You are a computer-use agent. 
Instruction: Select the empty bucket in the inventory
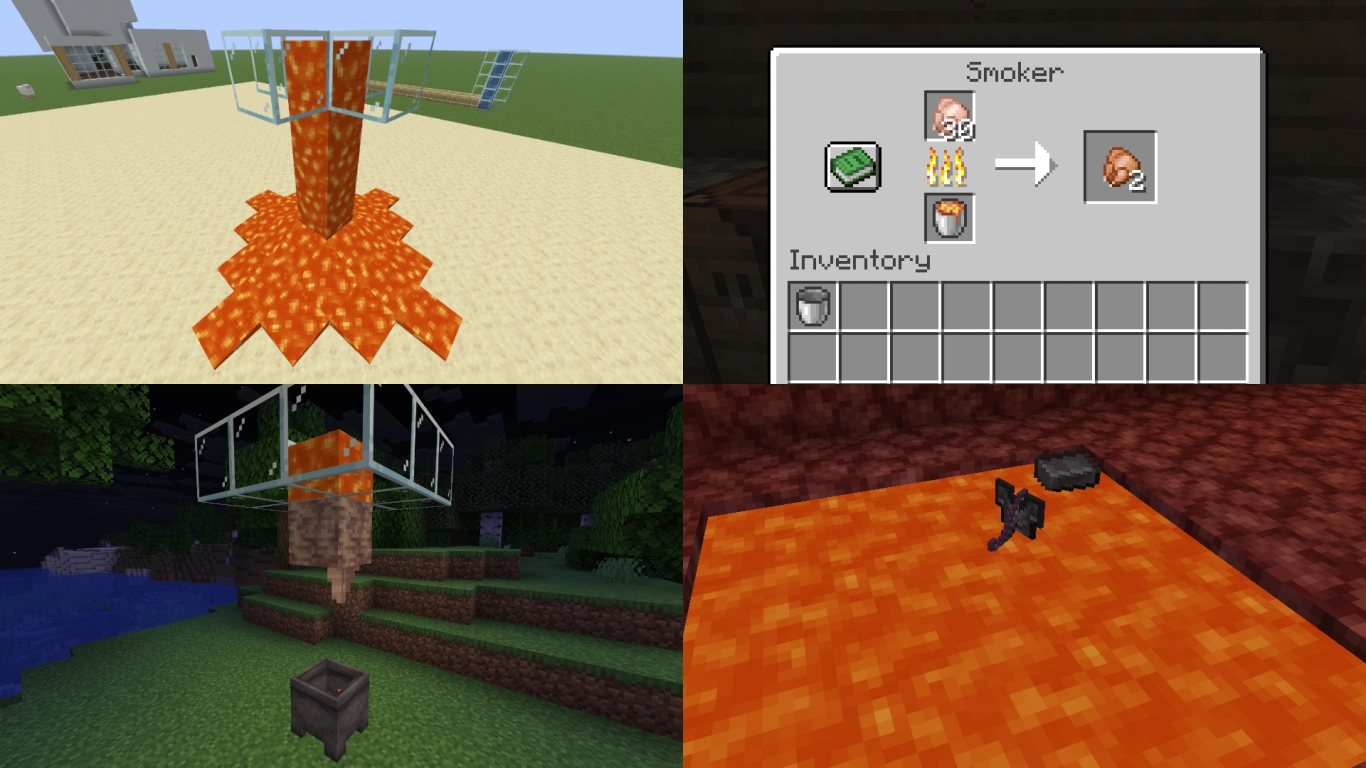811,303
